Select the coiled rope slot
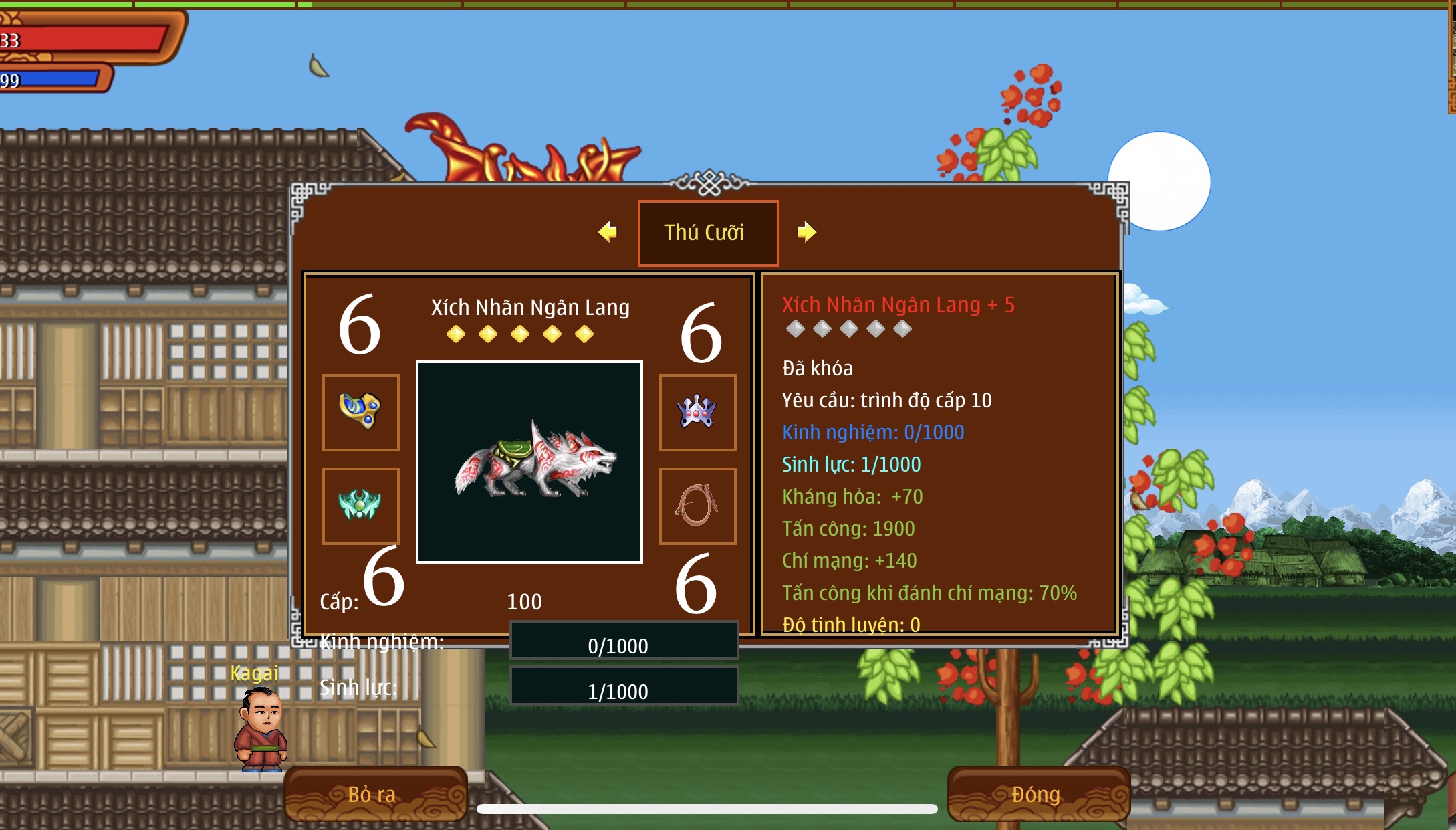Viewport: 1456px width, 830px height. click(697, 506)
